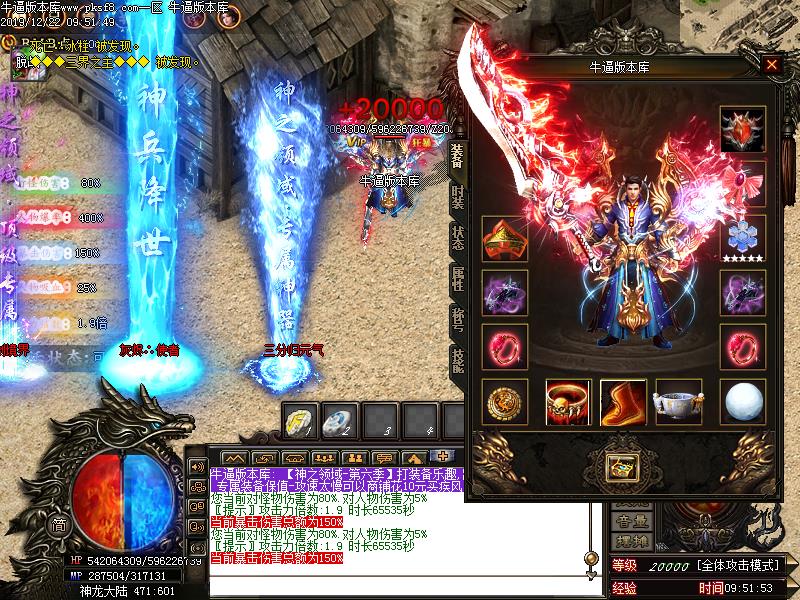800x600 pixels.
Task: Close the character equipment panel
Action: [x=771, y=66]
